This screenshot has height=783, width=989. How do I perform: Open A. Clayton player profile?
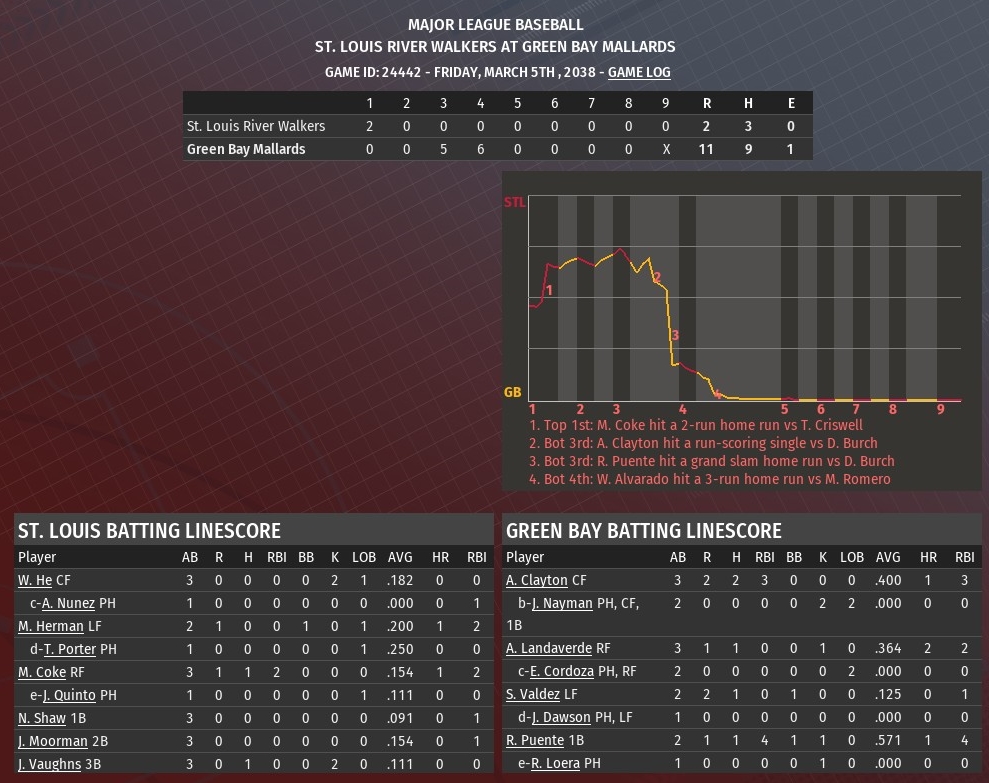(x=536, y=580)
